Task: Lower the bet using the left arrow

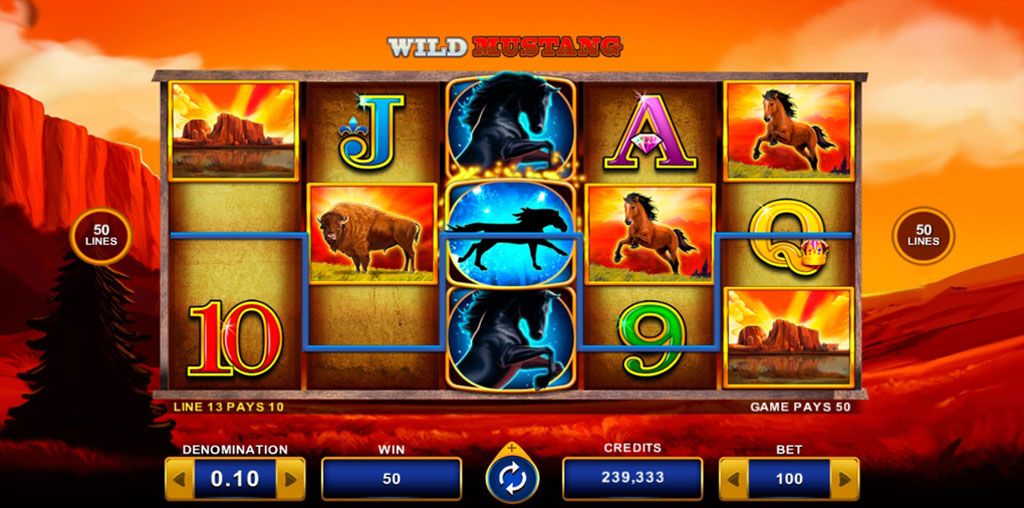Action: point(734,479)
